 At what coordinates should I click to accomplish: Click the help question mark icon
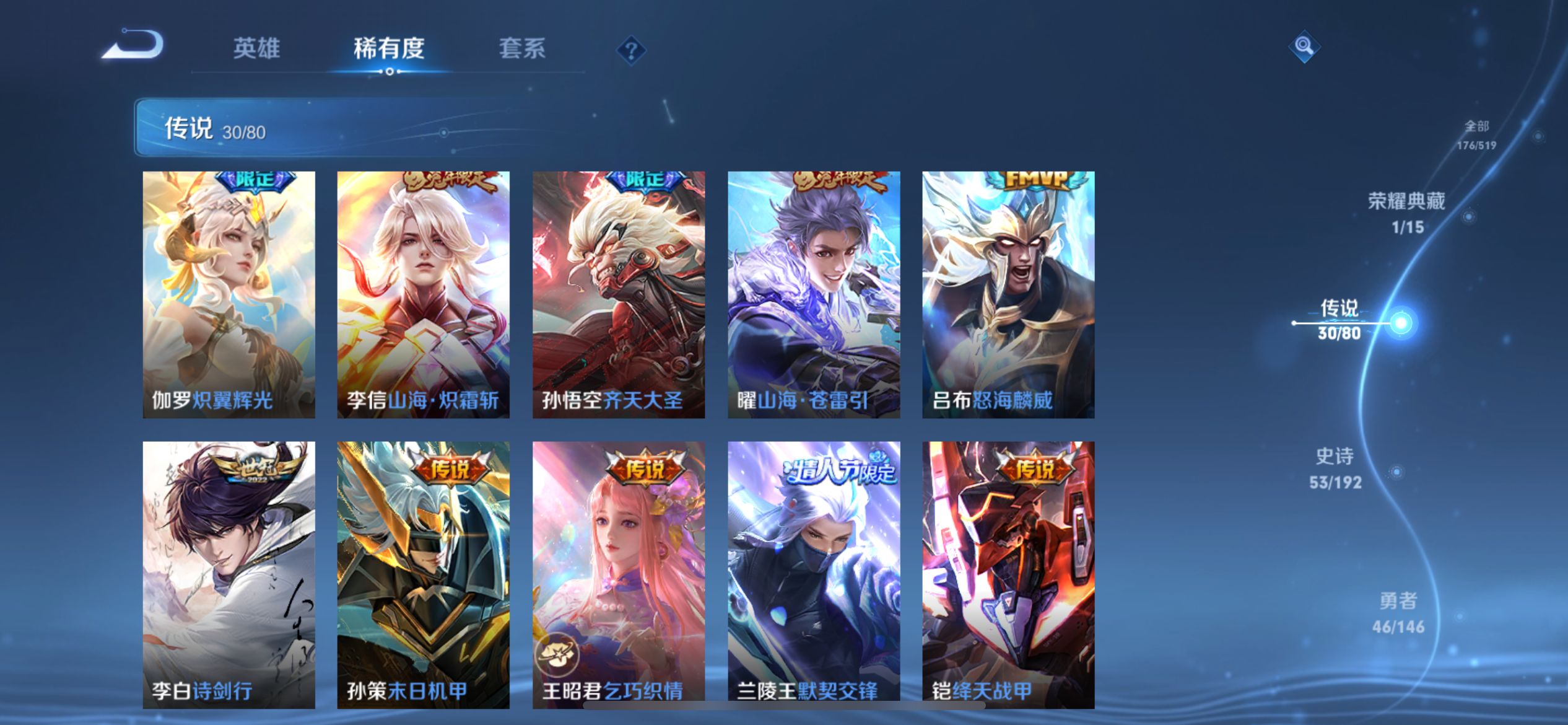(630, 50)
